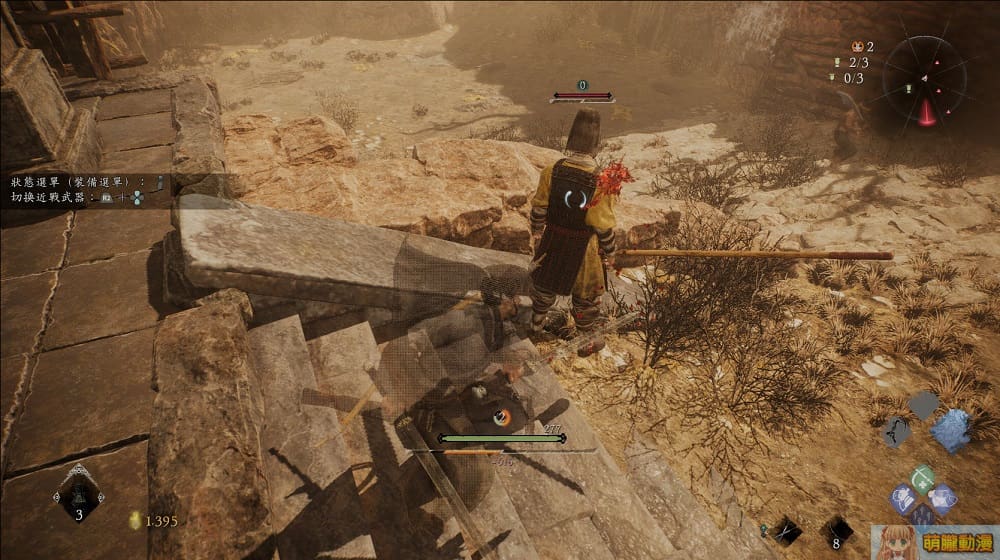Click the 萌朧動漫 watermark logo

(x=934, y=542)
